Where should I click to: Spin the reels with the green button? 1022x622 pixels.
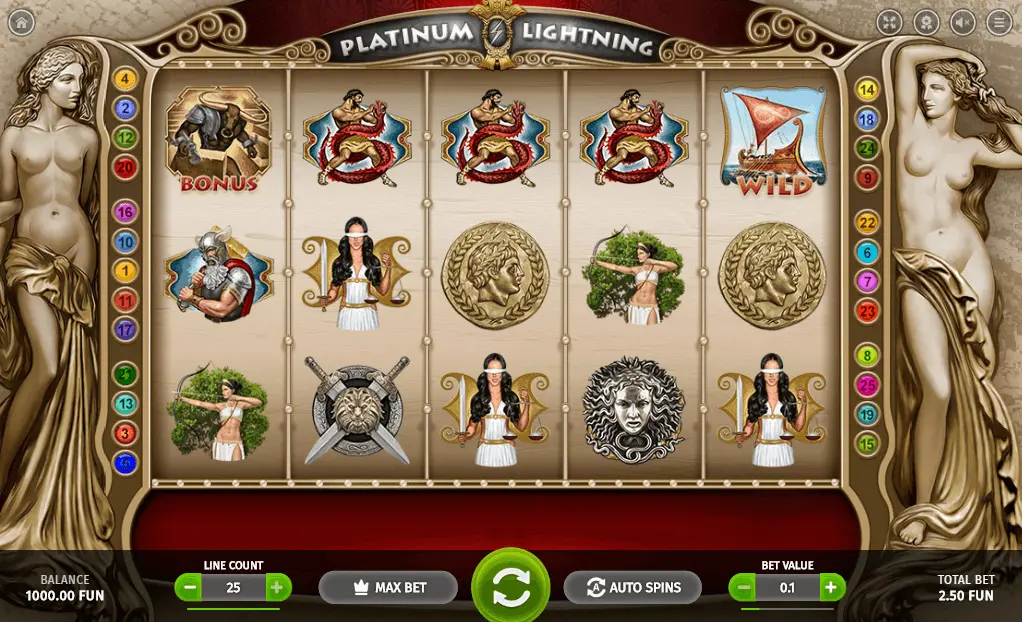(510, 587)
